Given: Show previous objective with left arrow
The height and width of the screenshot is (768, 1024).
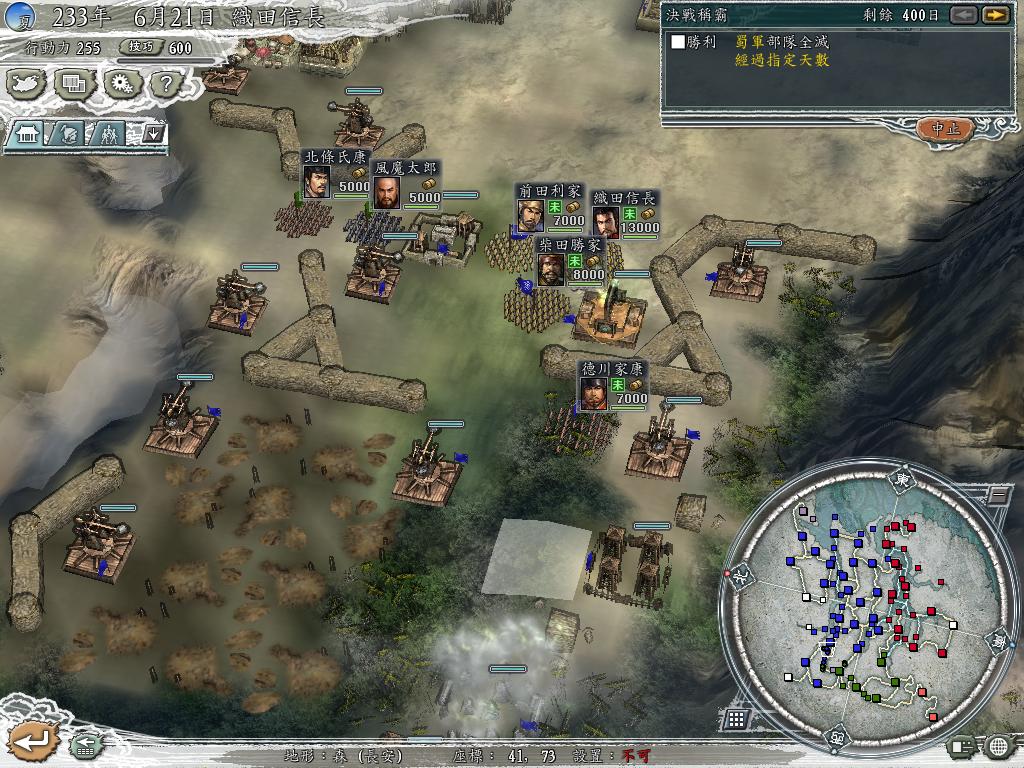Looking at the screenshot, I should pyautogui.click(x=963, y=15).
